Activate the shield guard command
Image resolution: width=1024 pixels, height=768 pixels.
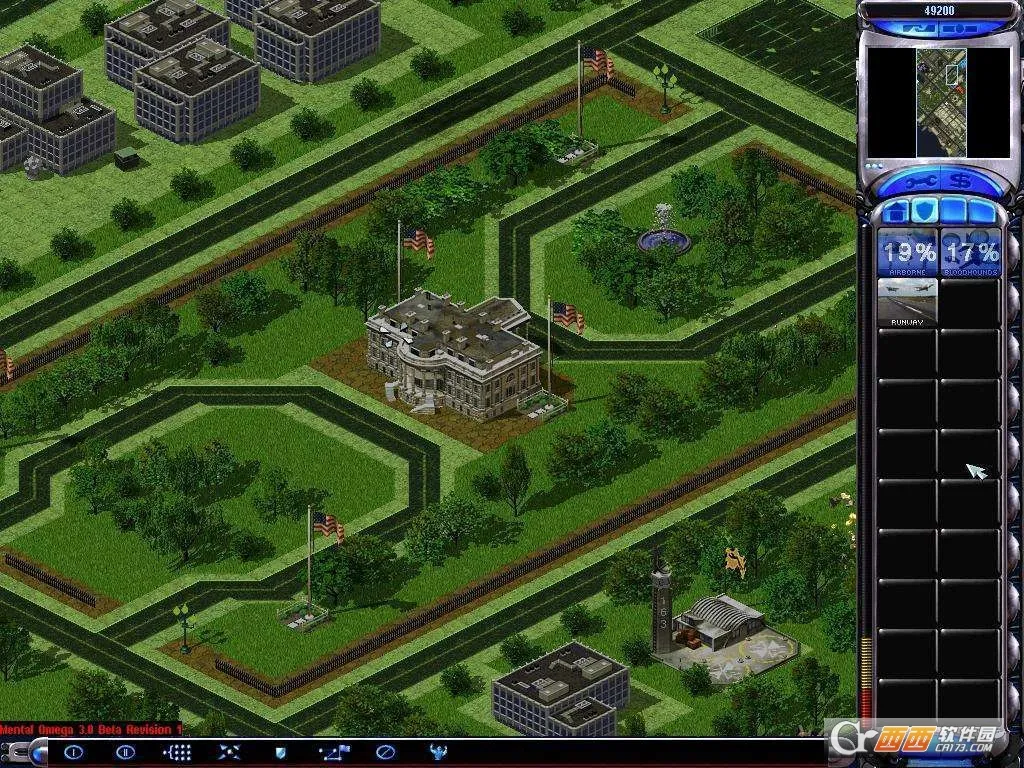tap(281, 751)
